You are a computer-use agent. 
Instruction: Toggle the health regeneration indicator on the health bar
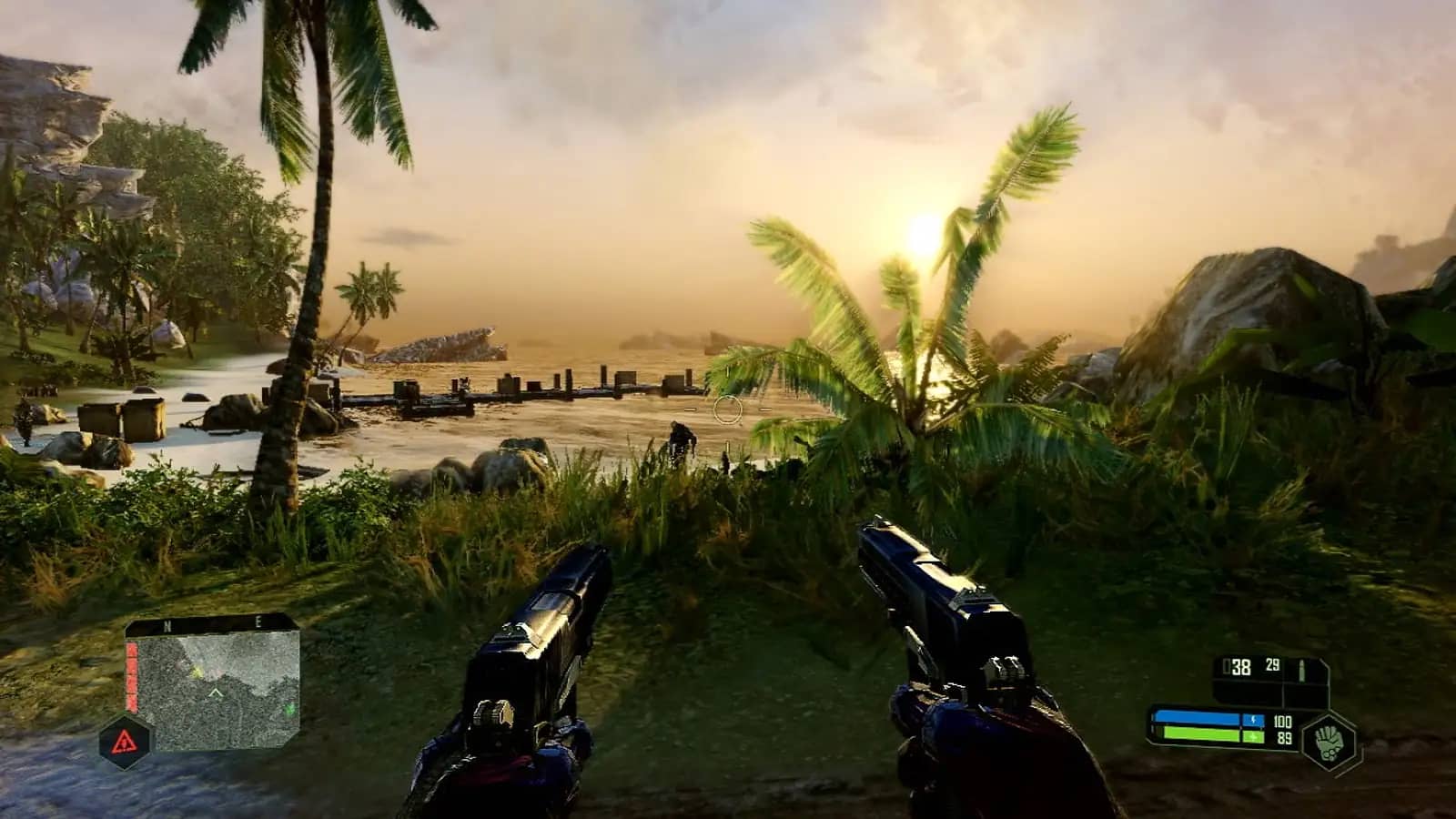pos(1253,736)
